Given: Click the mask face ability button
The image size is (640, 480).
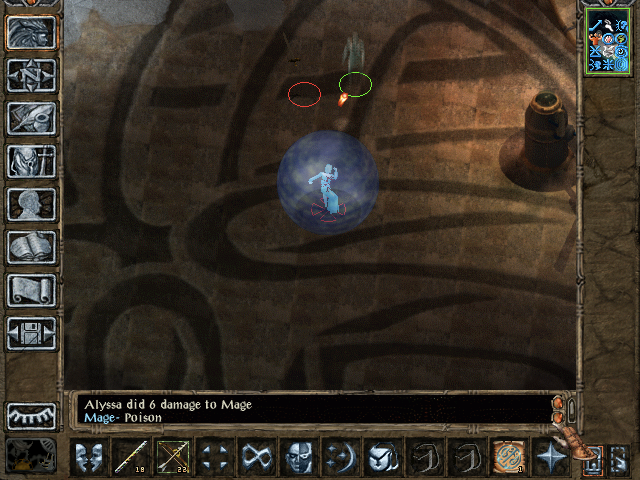Looking at the screenshot, I should [299, 458].
